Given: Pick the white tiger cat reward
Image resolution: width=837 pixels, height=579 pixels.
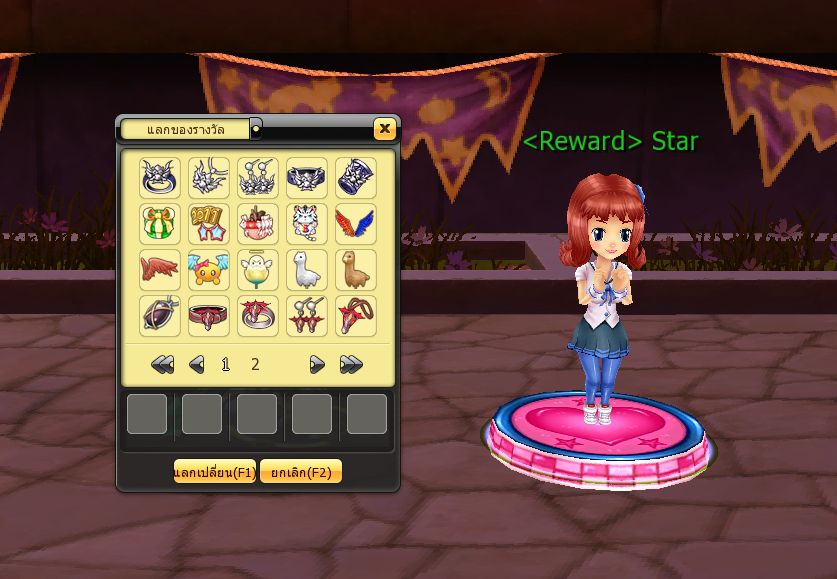Looking at the screenshot, I should [306, 224].
